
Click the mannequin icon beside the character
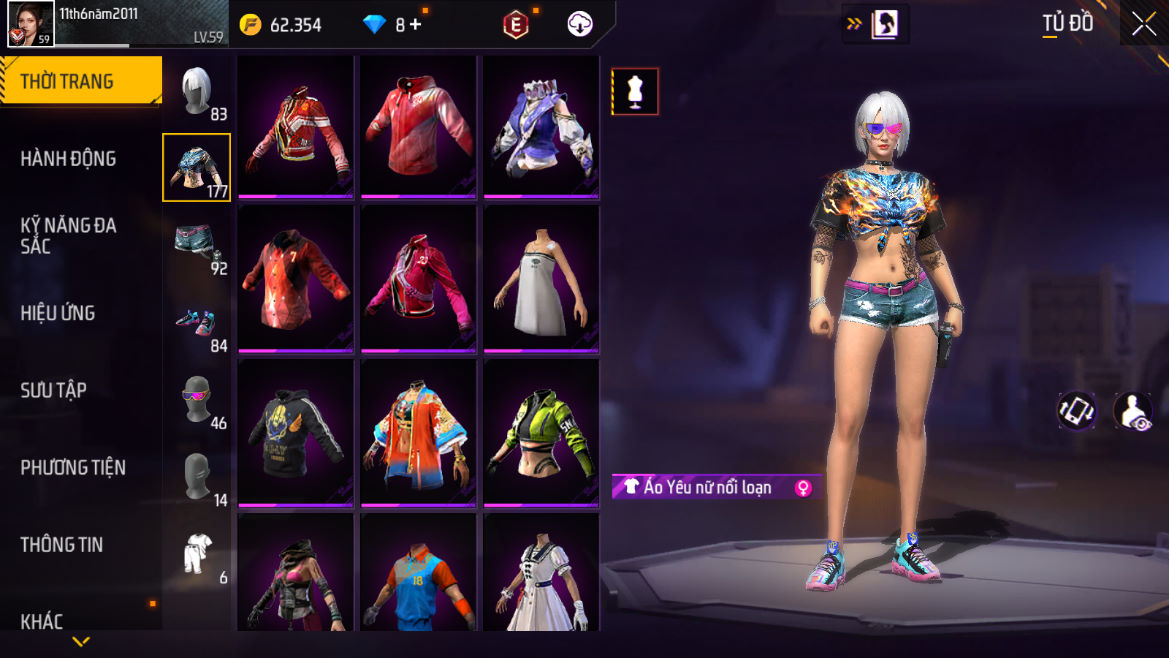tap(635, 92)
